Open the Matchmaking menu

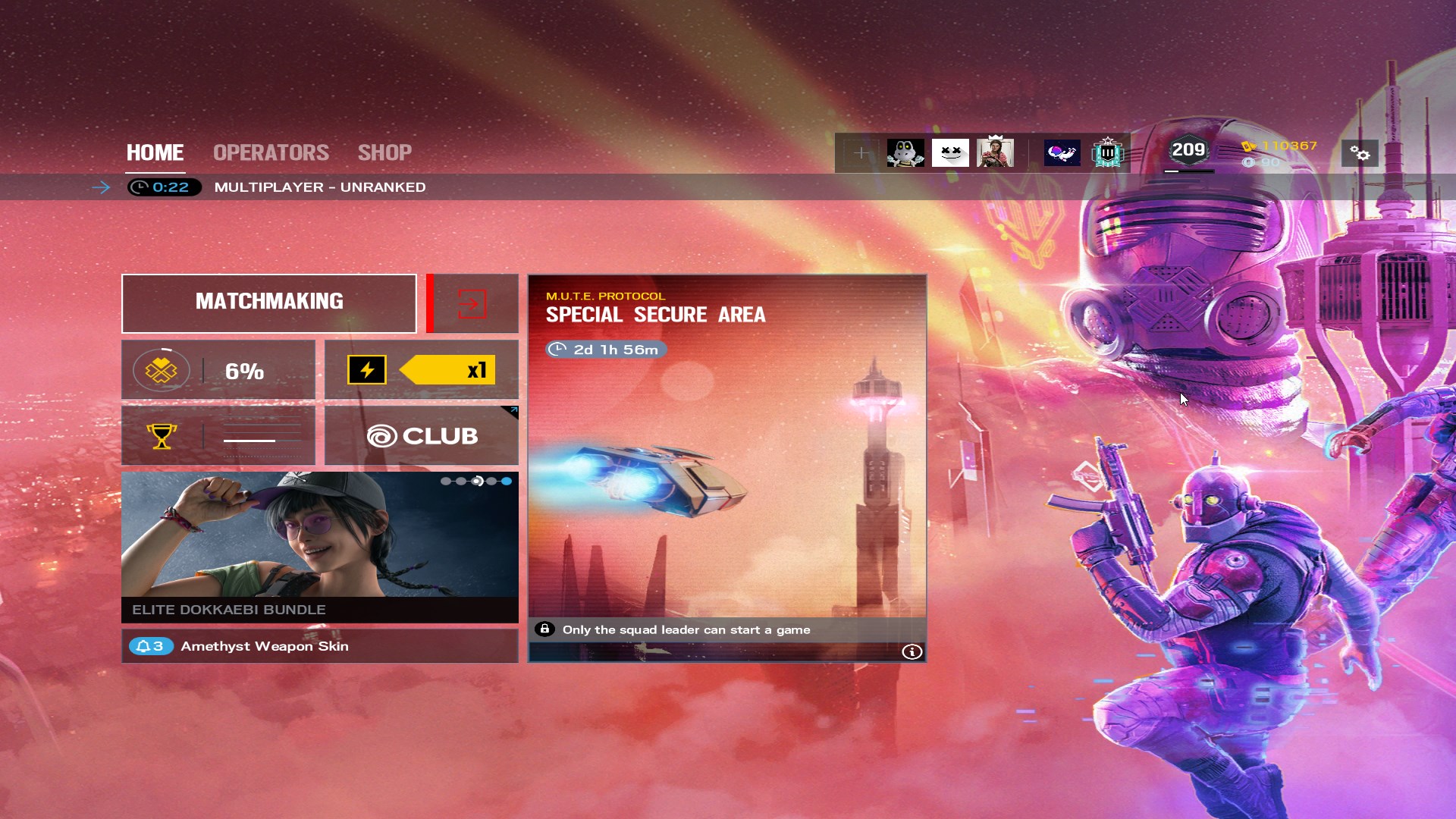click(x=269, y=303)
